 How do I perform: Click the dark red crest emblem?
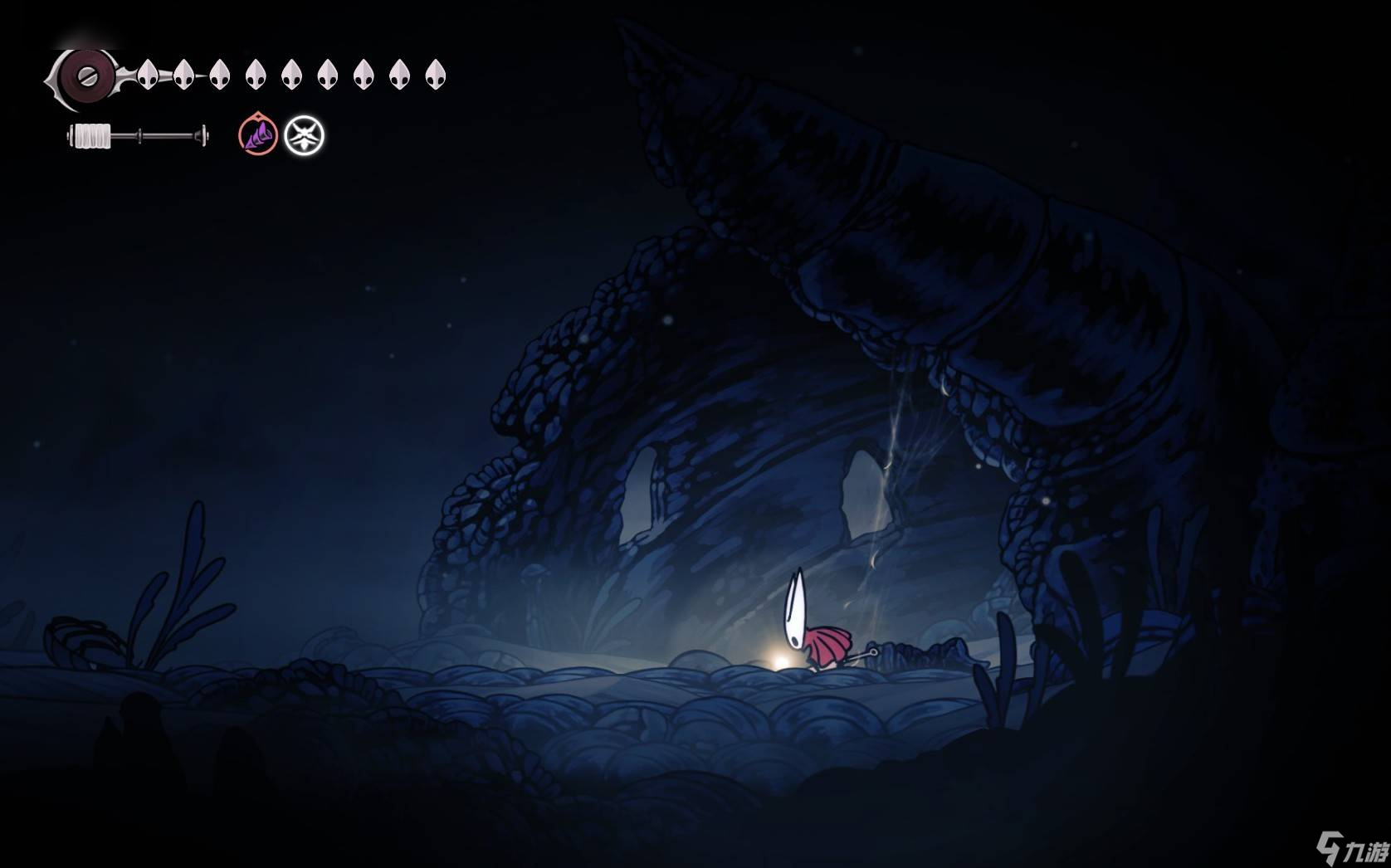(82, 76)
